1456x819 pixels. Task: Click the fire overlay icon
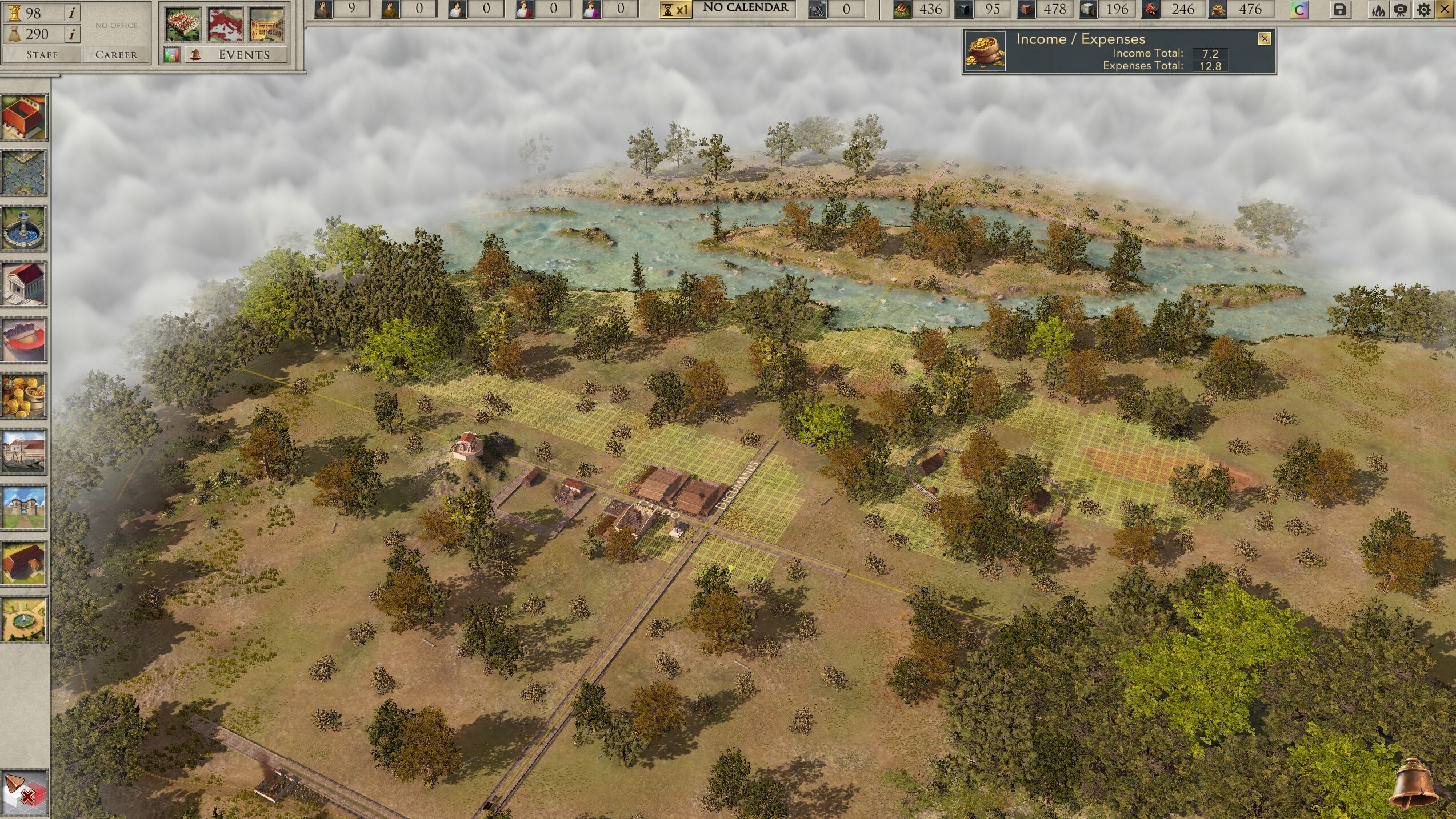(x=1378, y=10)
